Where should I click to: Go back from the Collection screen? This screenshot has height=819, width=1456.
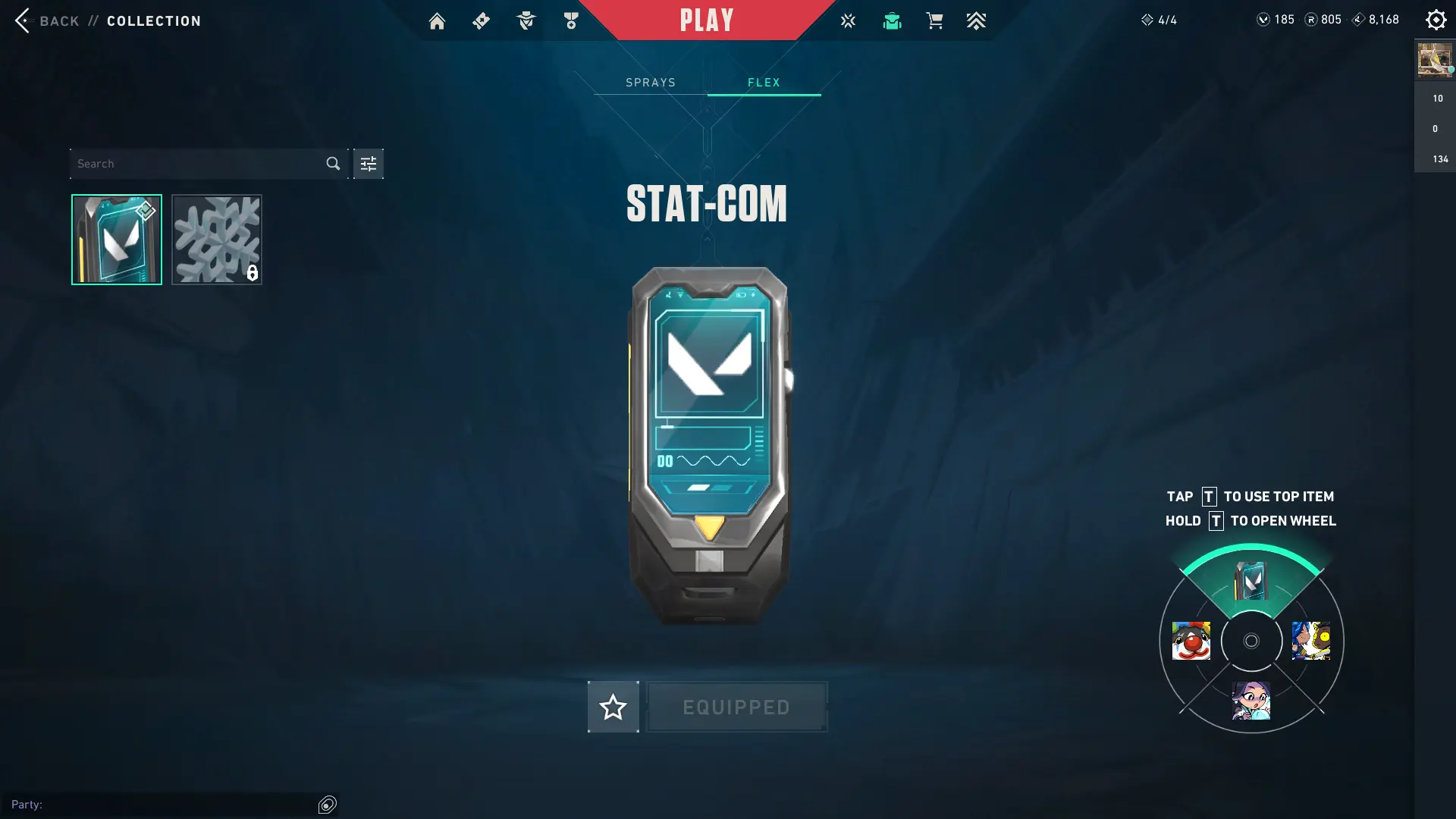[24, 20]
